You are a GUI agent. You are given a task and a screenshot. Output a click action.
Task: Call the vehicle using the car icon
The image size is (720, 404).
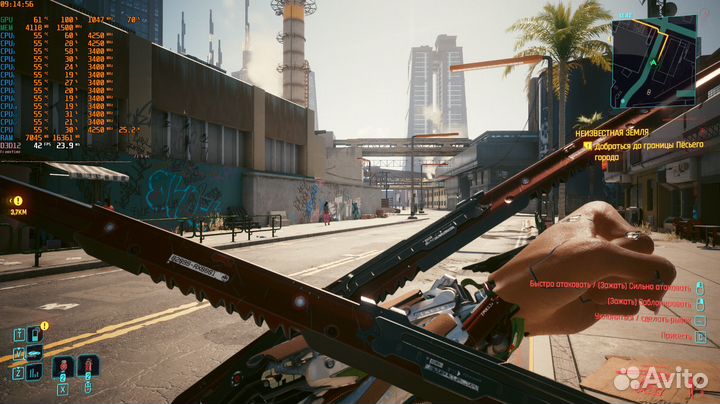[34, 353]
